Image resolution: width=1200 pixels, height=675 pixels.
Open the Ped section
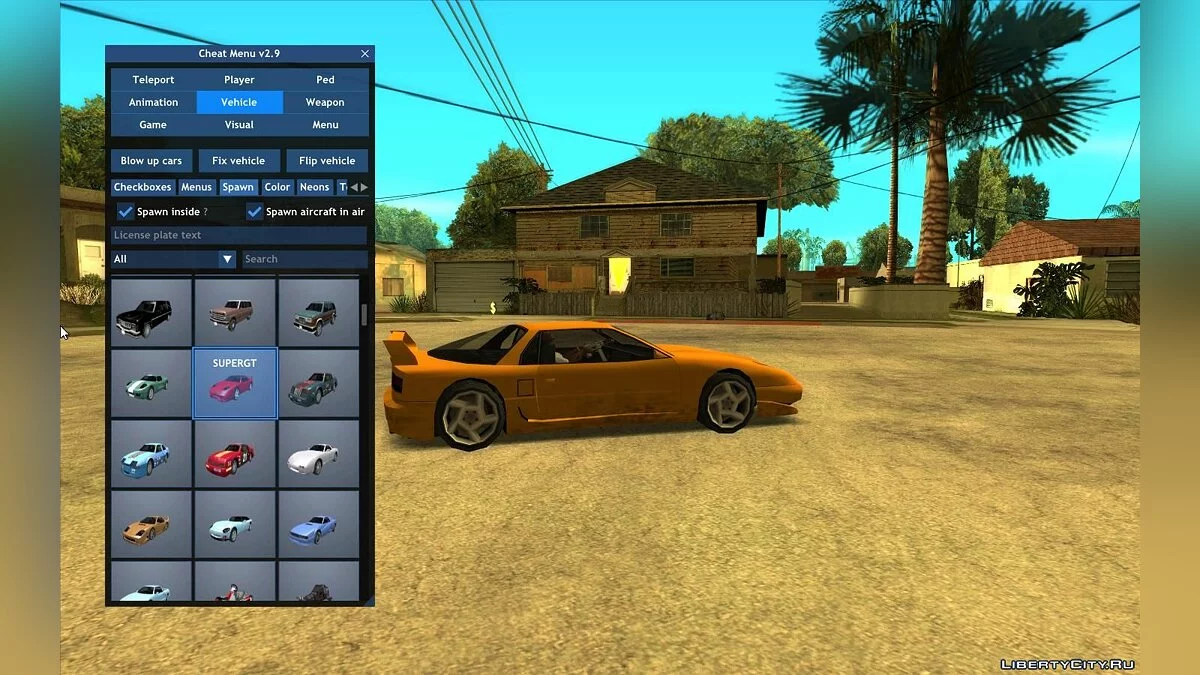pos(325,80)
